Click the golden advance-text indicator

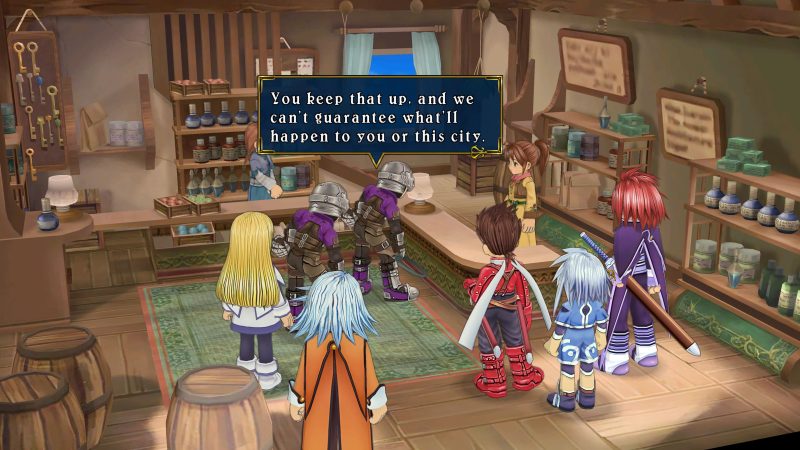(479, 152)
